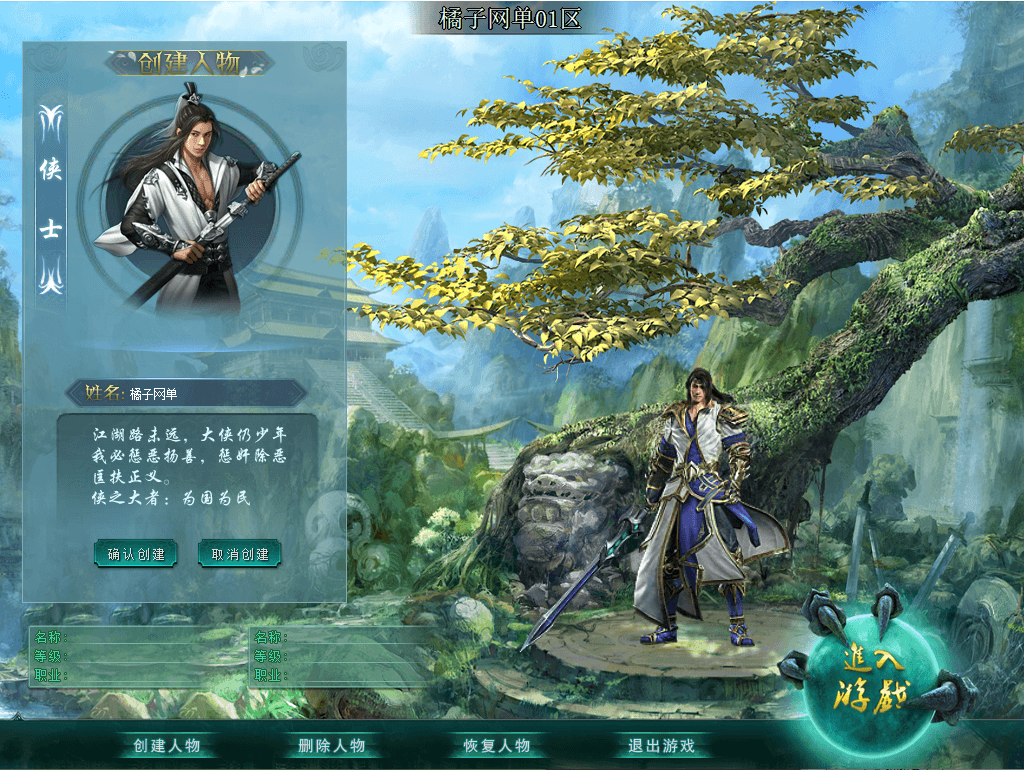Confirm character creation with 确认创建
This screenshot has height=770, width=1024.
(x=136, y=553)
